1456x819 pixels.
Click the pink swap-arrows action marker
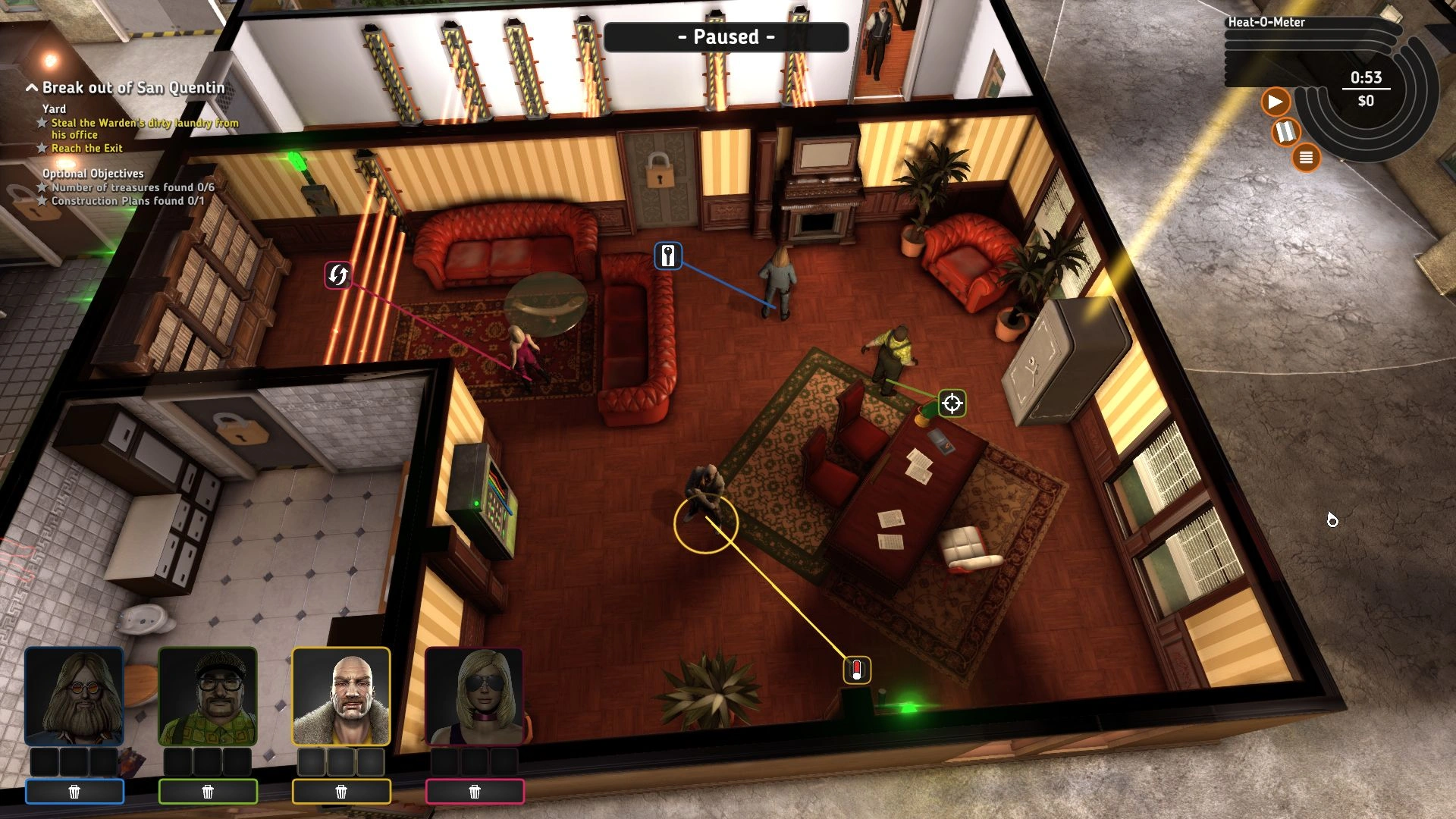coord(338,275)
